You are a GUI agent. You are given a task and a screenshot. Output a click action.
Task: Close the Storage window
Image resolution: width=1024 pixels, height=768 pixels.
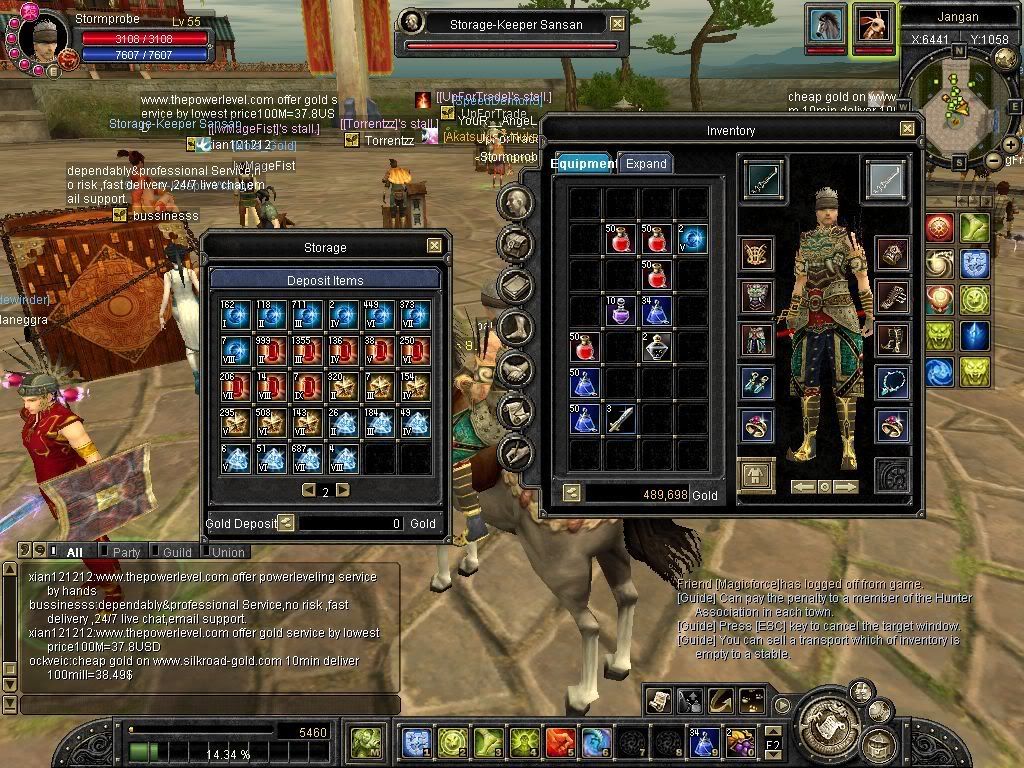[x=434, y=246]
